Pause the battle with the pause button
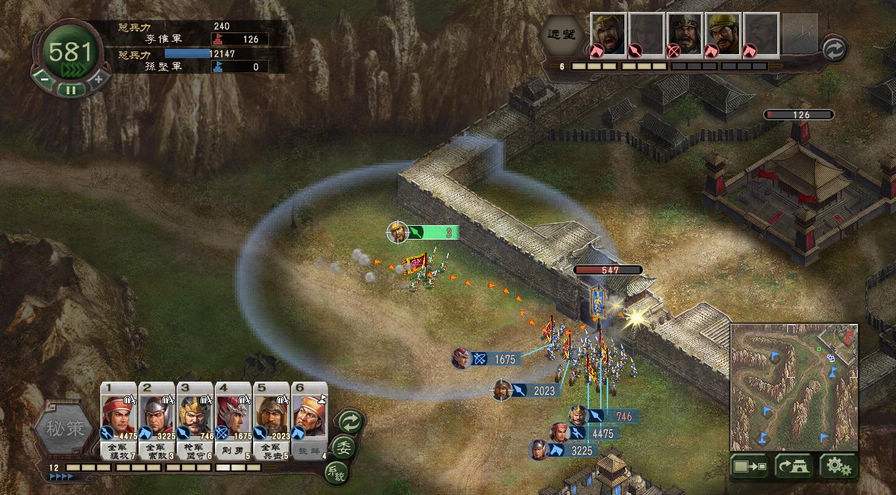This screenshot has height=495, width=896. [x=70, y=88]
